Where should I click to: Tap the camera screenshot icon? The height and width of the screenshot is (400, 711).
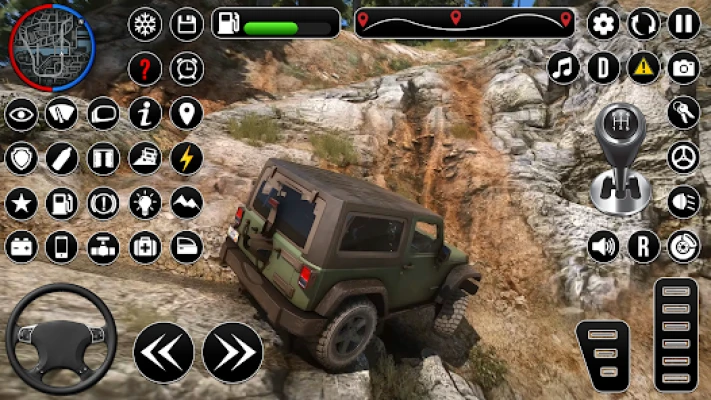point(684,68)
